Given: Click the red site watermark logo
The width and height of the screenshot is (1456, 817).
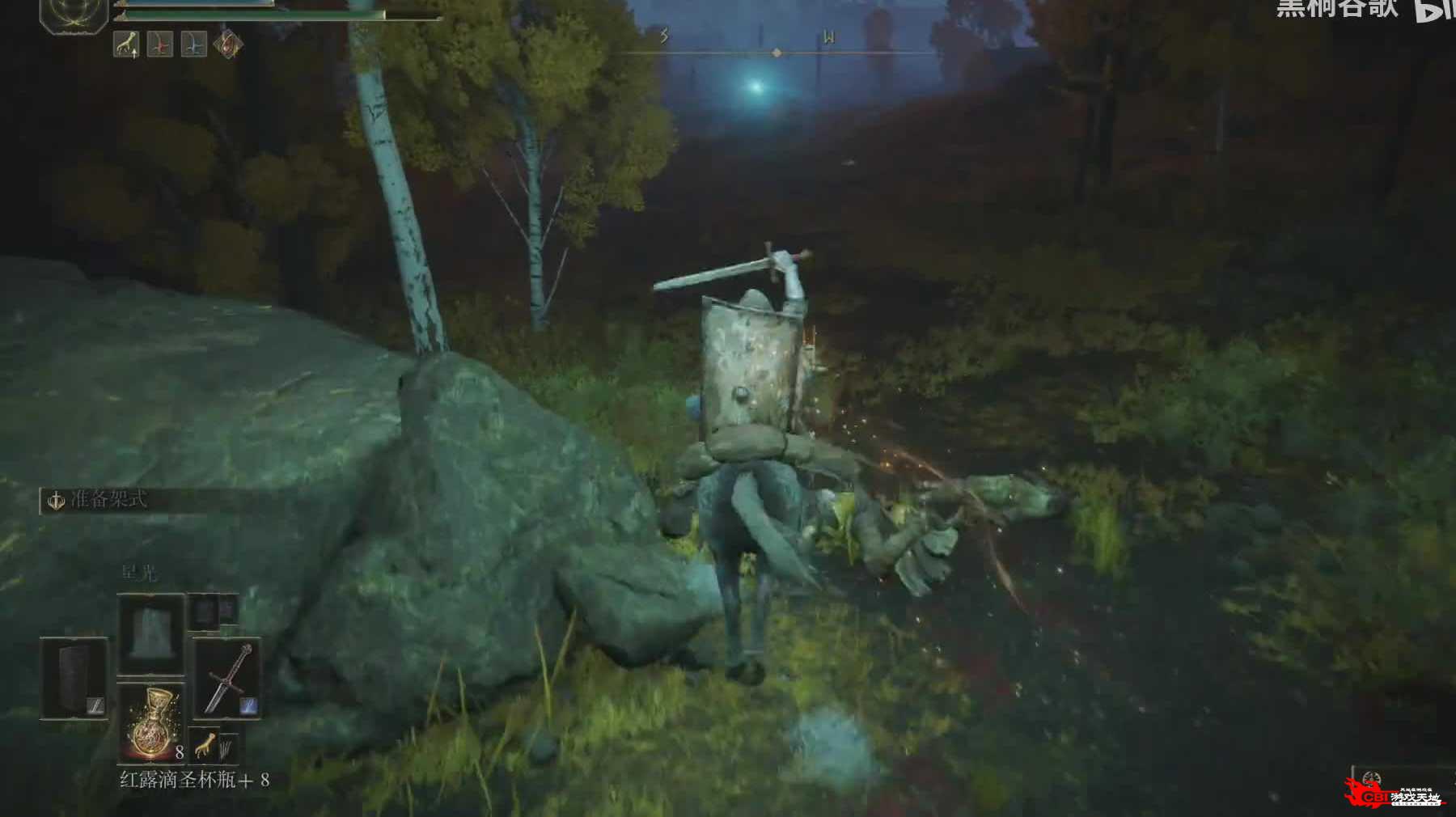Looking at the screenshot, I should [1393, 794].
